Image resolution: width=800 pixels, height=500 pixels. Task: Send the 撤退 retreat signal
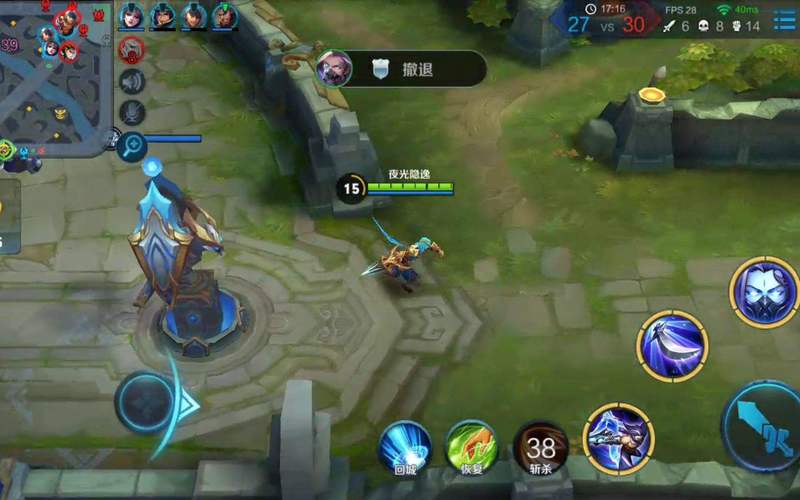[400, 68]
